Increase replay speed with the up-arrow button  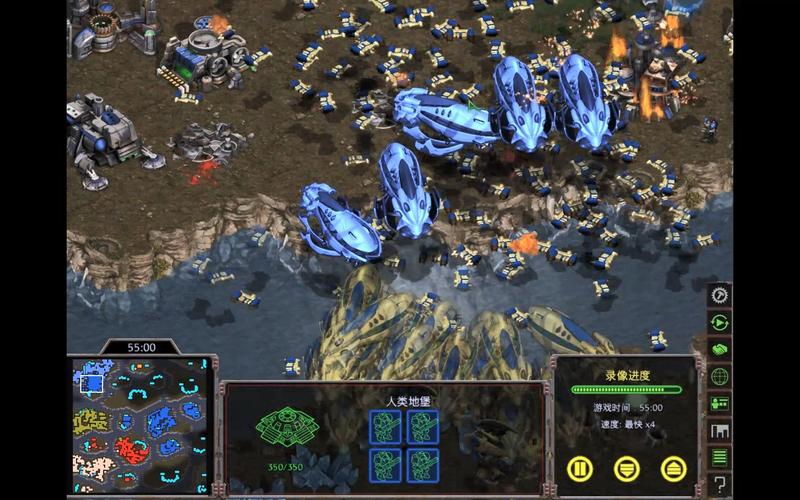(x=674, y=467)
